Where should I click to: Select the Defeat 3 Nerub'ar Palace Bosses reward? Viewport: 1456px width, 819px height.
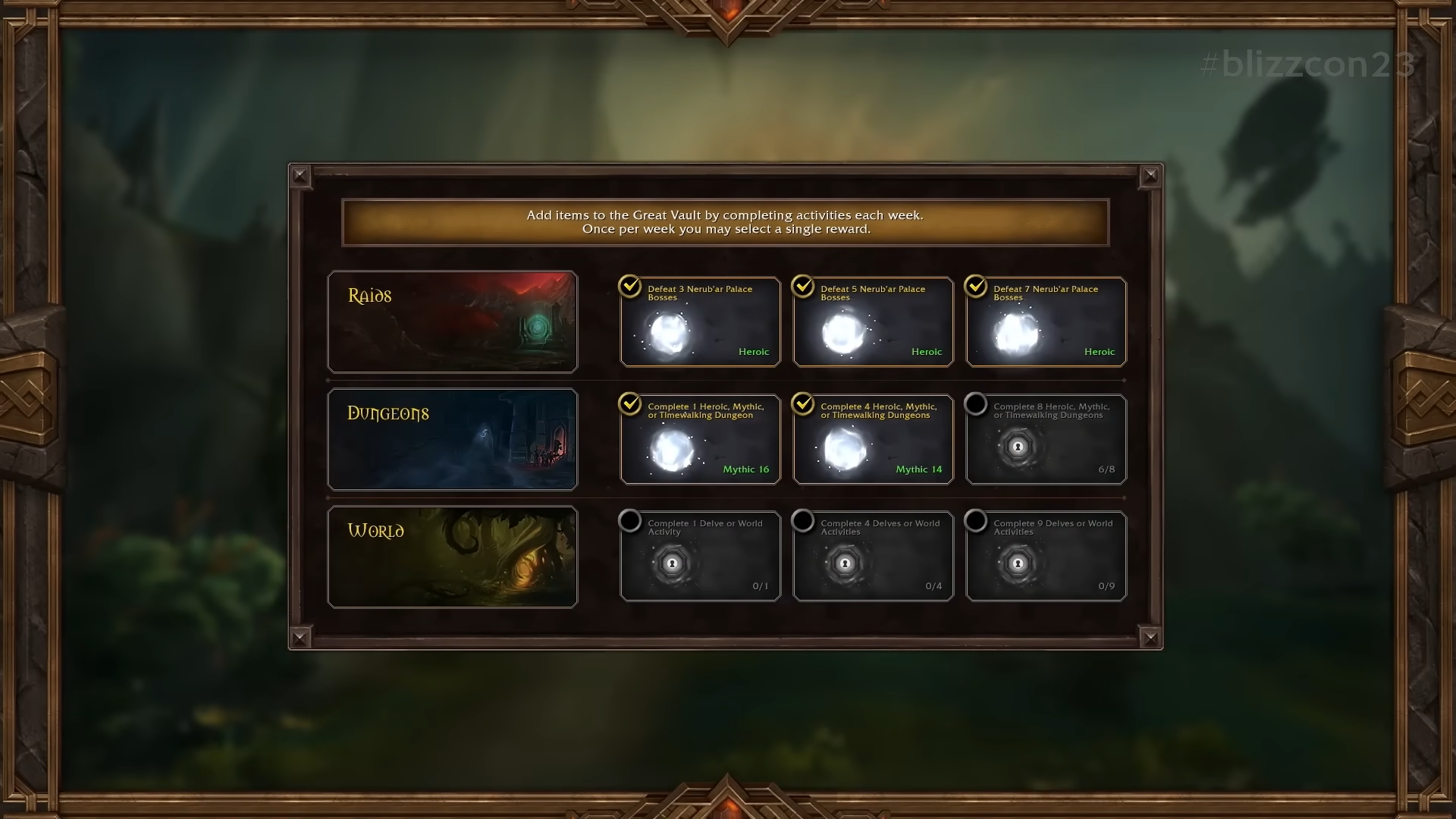point(700,322)
